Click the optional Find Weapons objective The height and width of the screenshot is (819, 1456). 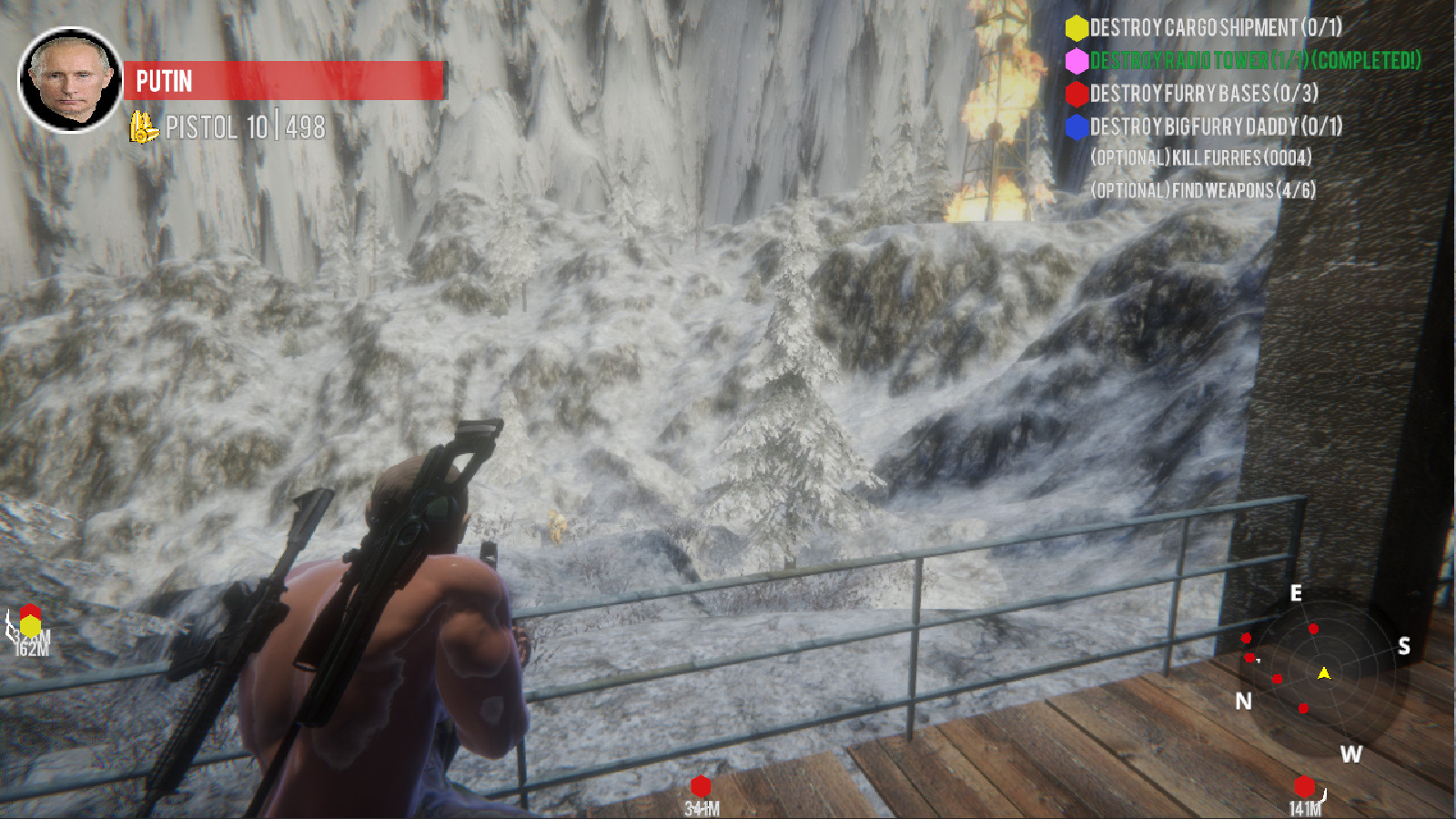(x=1203, y=190)
